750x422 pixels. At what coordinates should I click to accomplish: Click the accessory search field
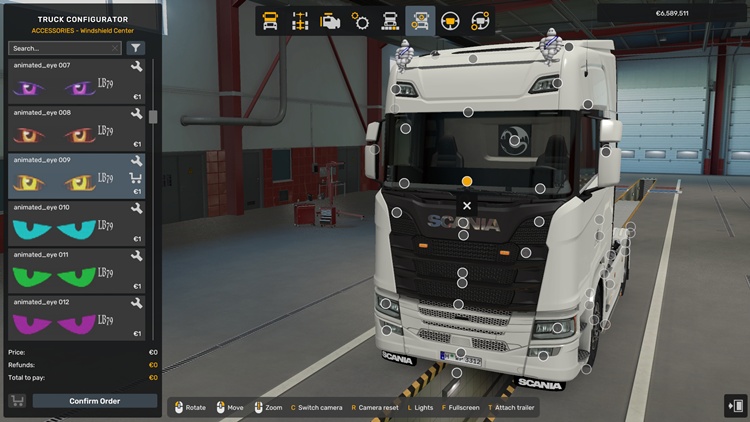tap(58, 48)
